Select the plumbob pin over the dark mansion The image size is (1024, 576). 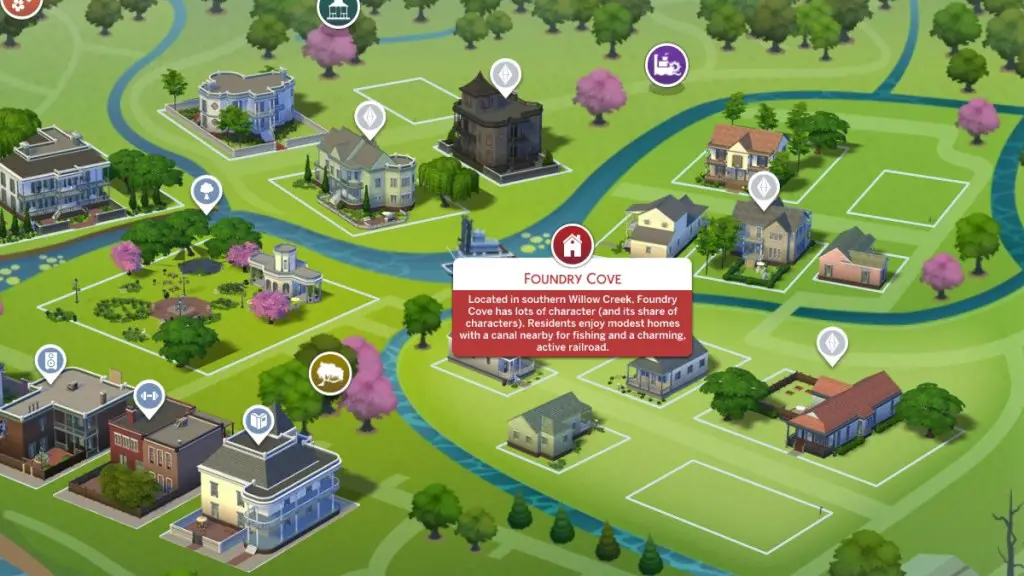click(505, 75)
